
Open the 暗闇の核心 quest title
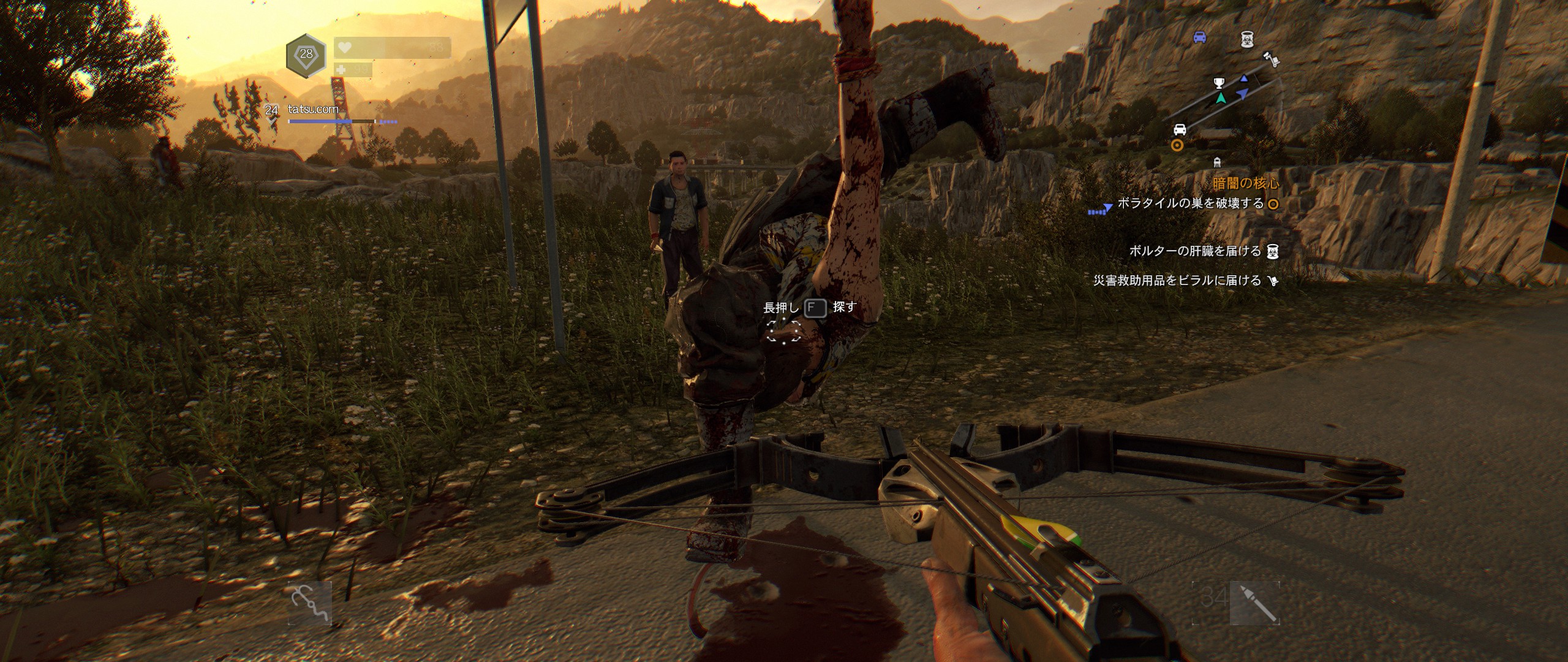(x=1246, y=183)
